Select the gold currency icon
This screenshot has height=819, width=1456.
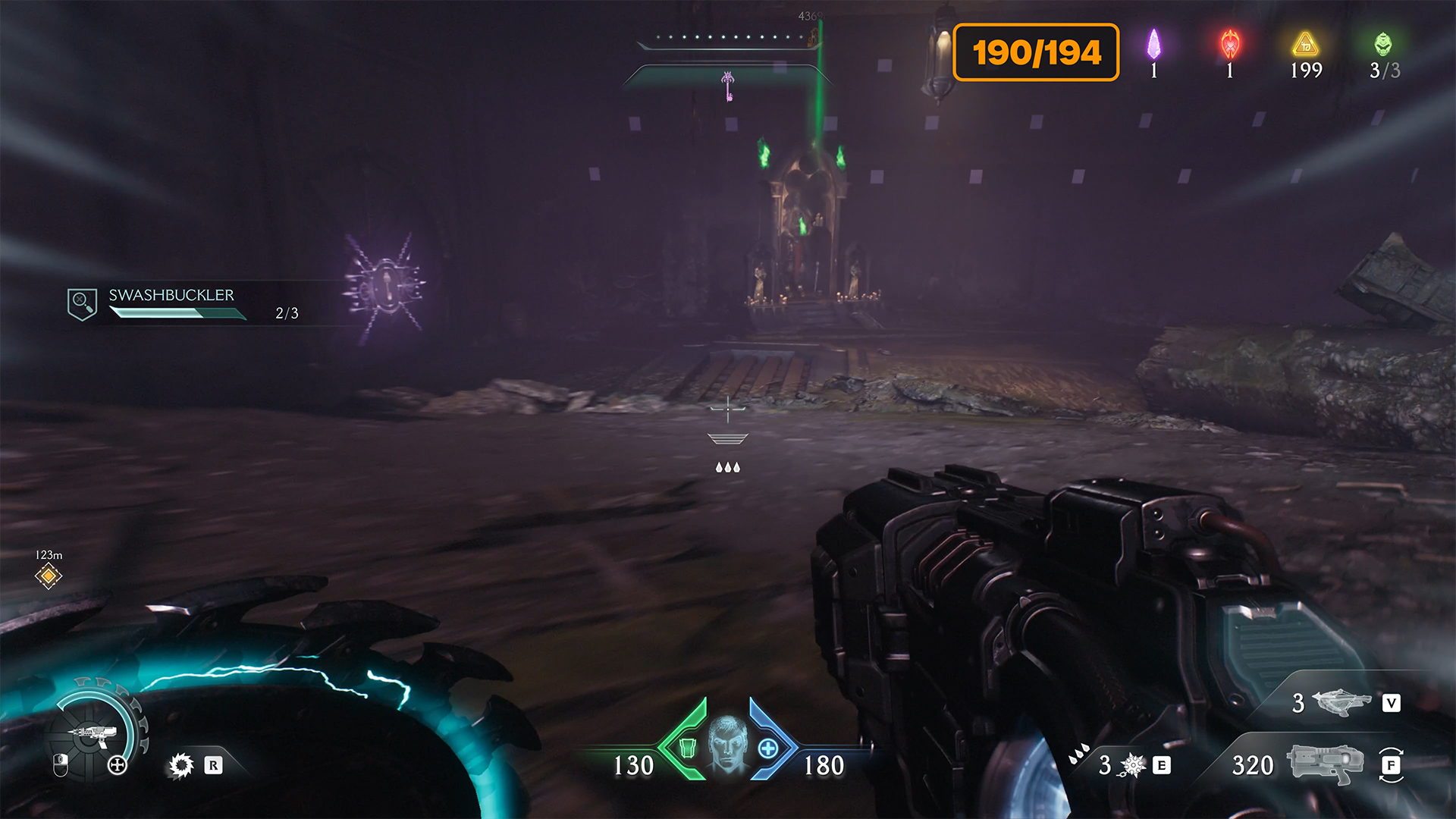pos(1305,45)
